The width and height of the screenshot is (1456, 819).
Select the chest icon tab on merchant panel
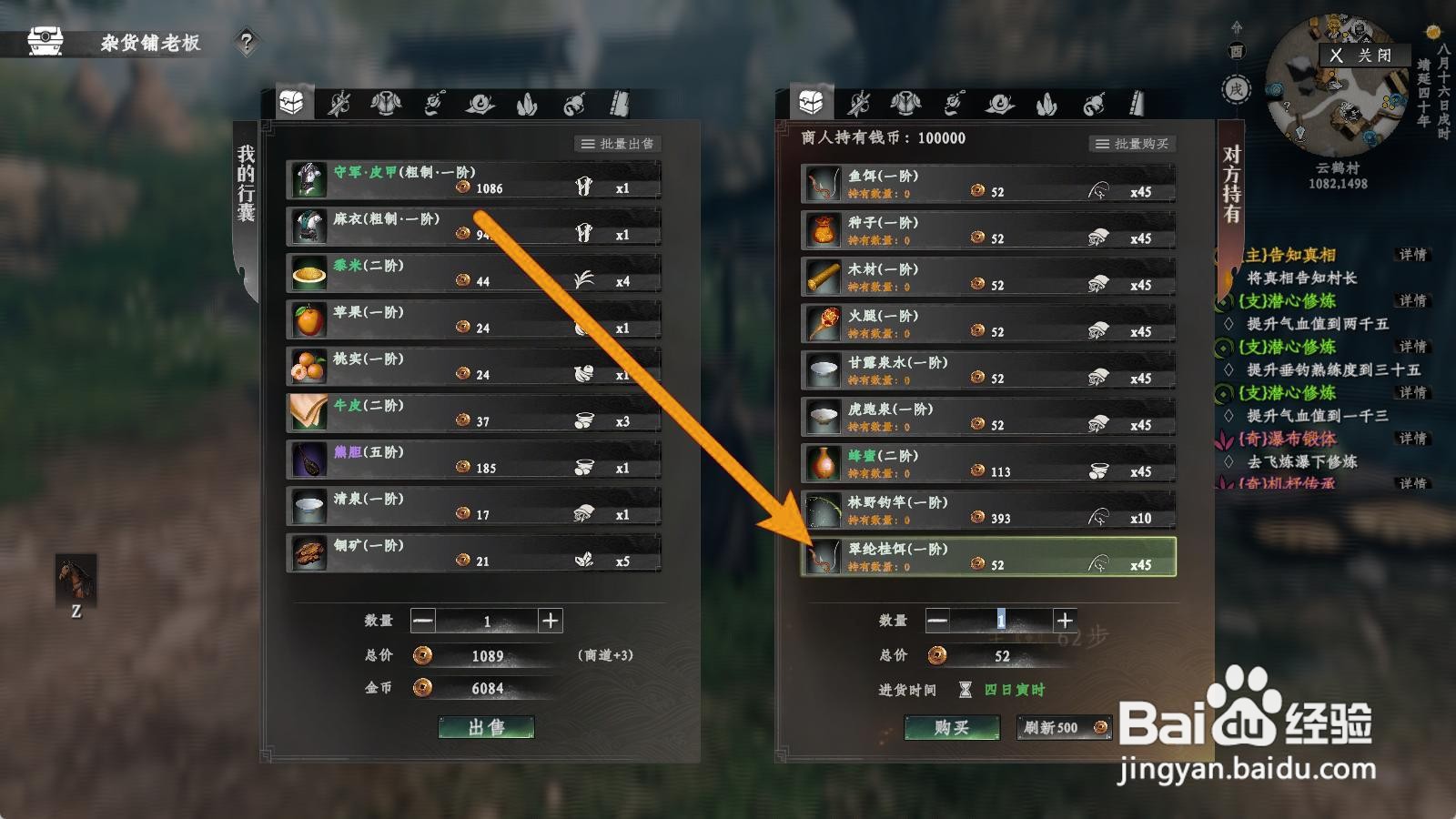pos(810,103)
